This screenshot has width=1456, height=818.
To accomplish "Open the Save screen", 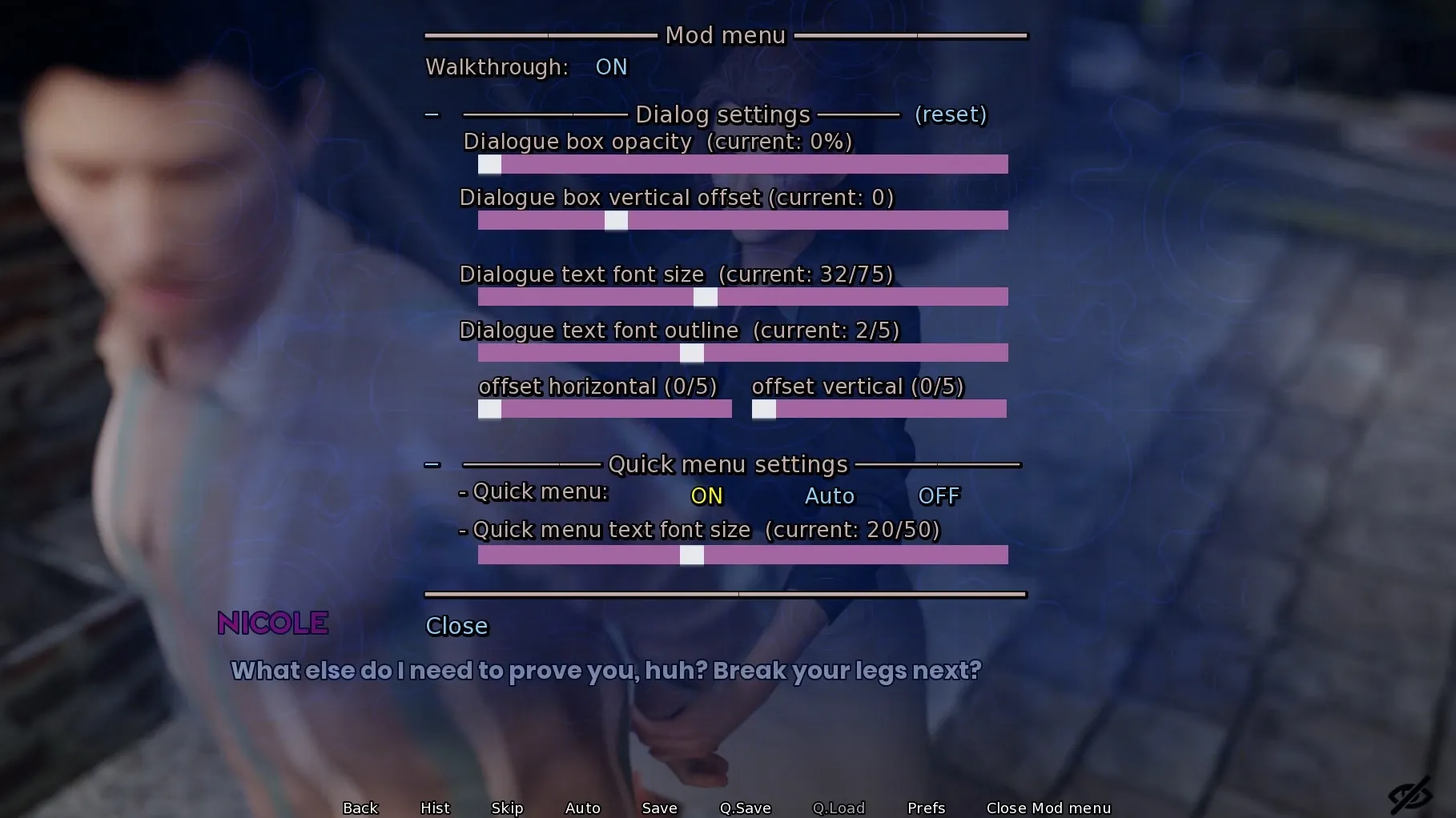I will click(x=659, y=808).
